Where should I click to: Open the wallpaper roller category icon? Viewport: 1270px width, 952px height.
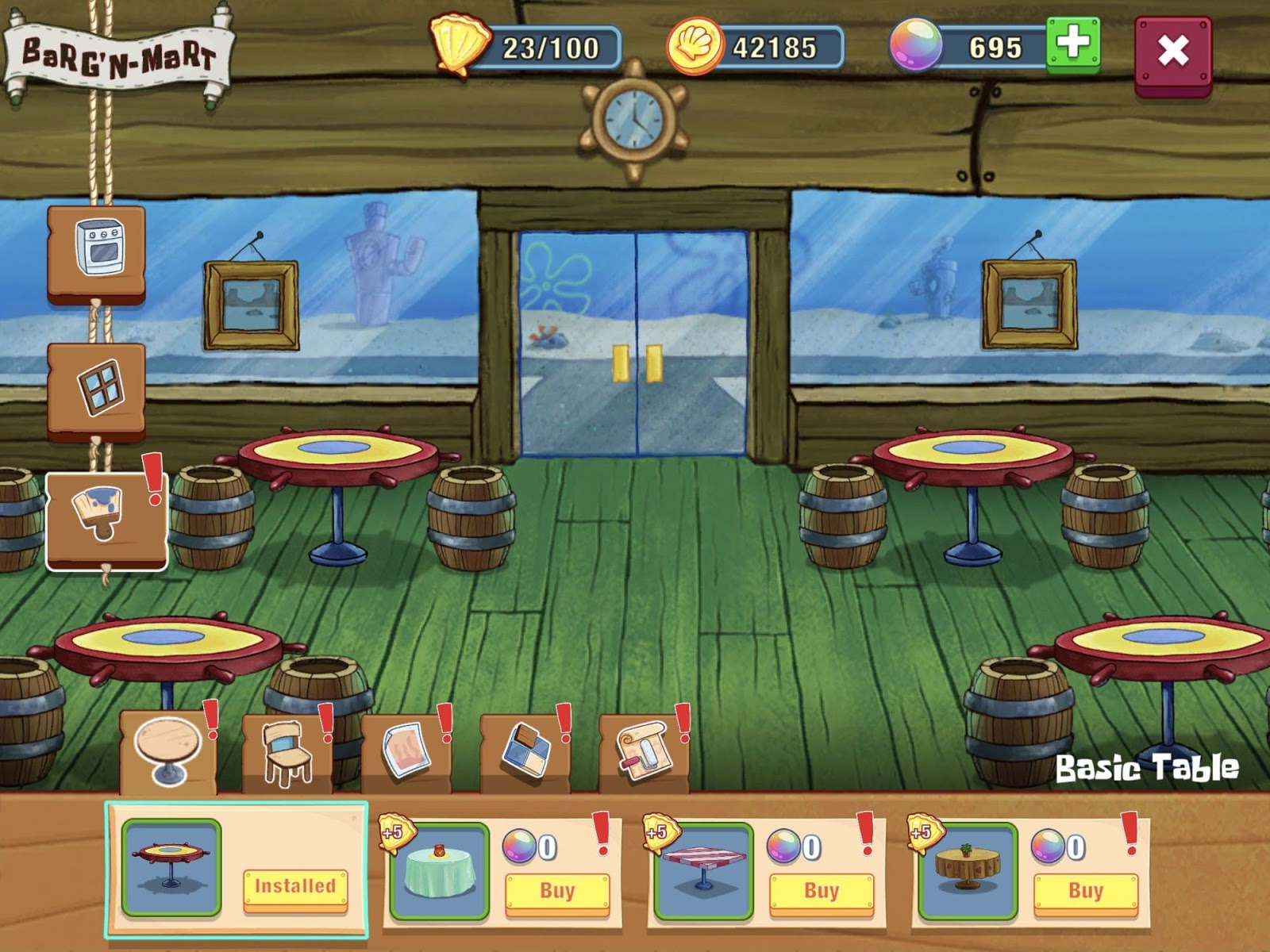(645, 750)
